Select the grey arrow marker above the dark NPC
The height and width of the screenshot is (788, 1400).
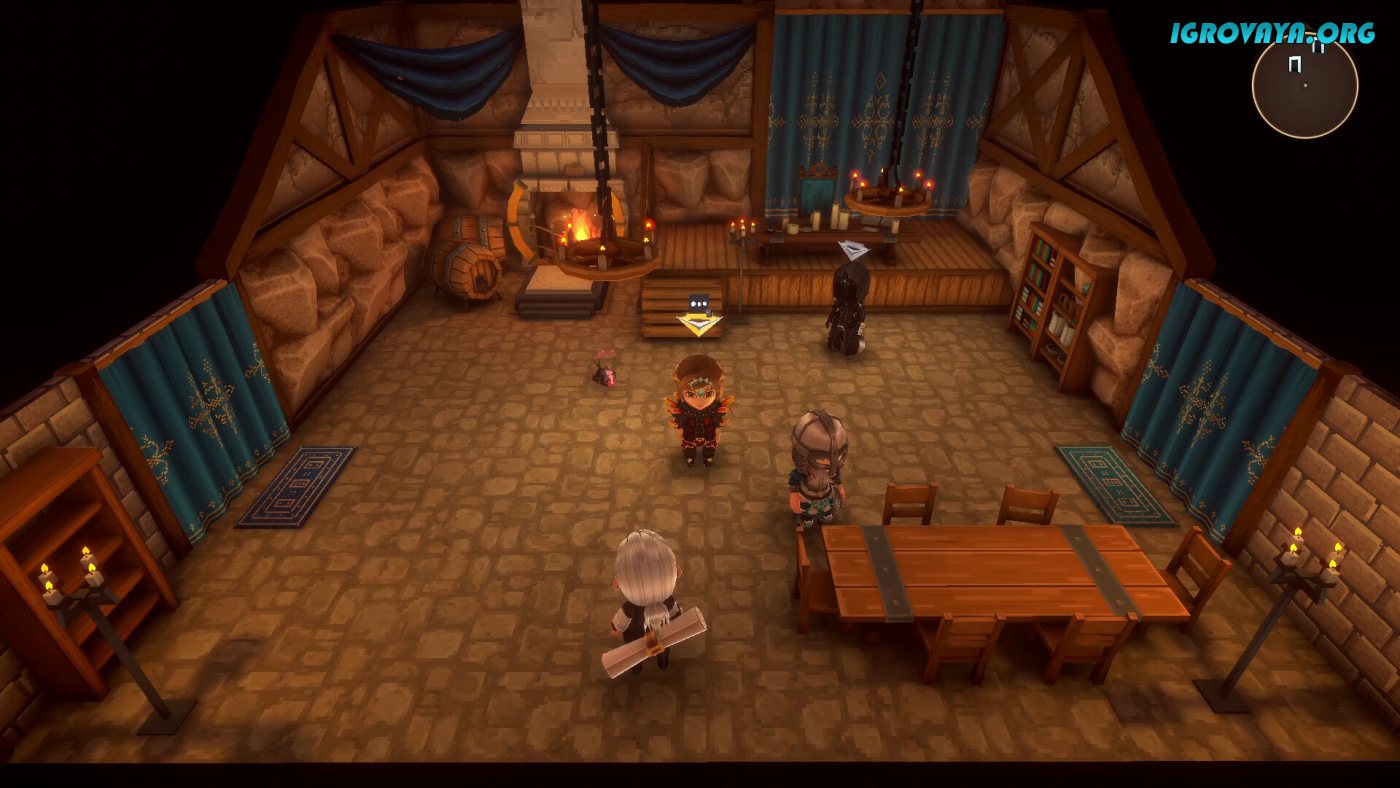point(852,249)
